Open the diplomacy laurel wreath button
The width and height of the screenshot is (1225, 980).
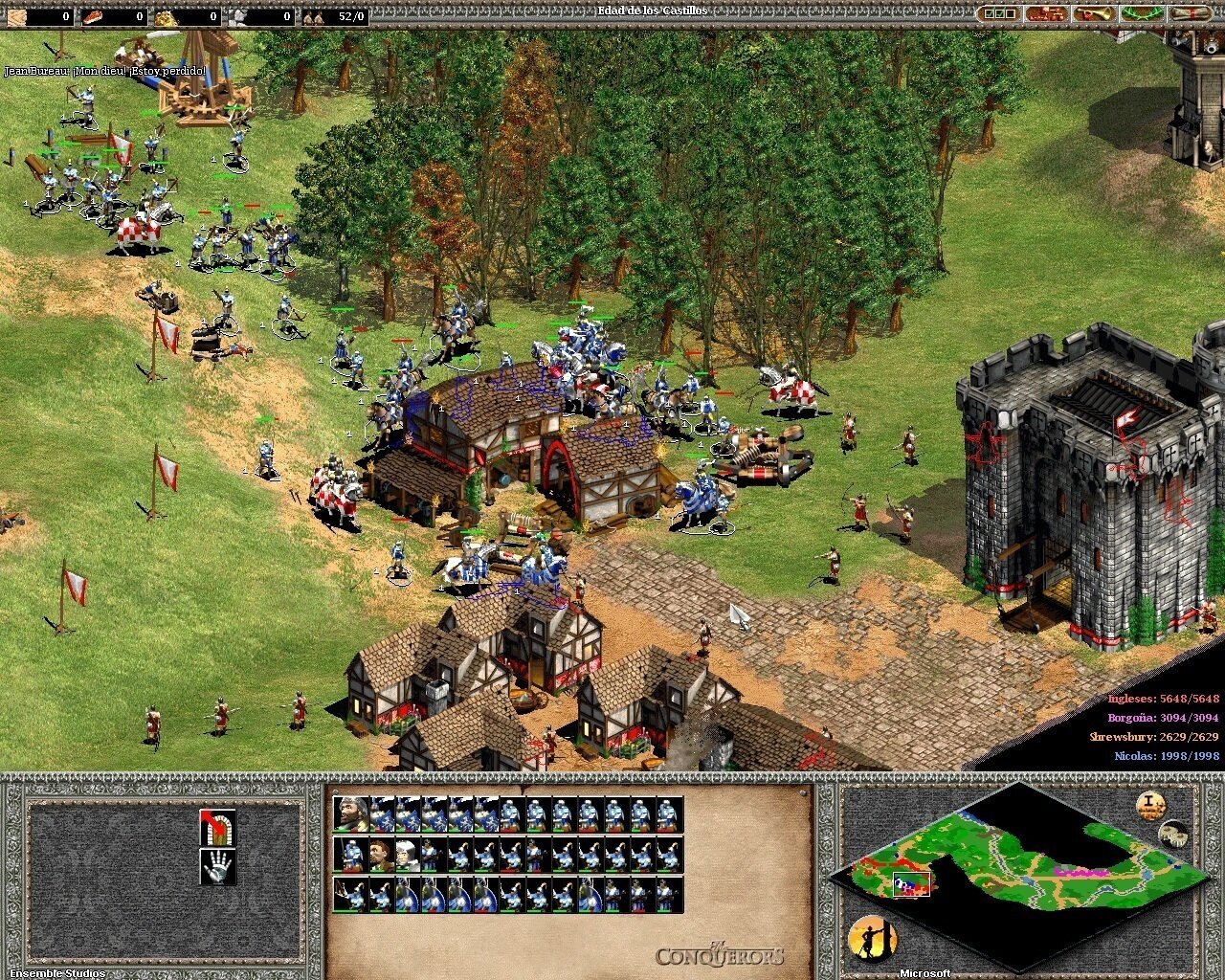1143,14
